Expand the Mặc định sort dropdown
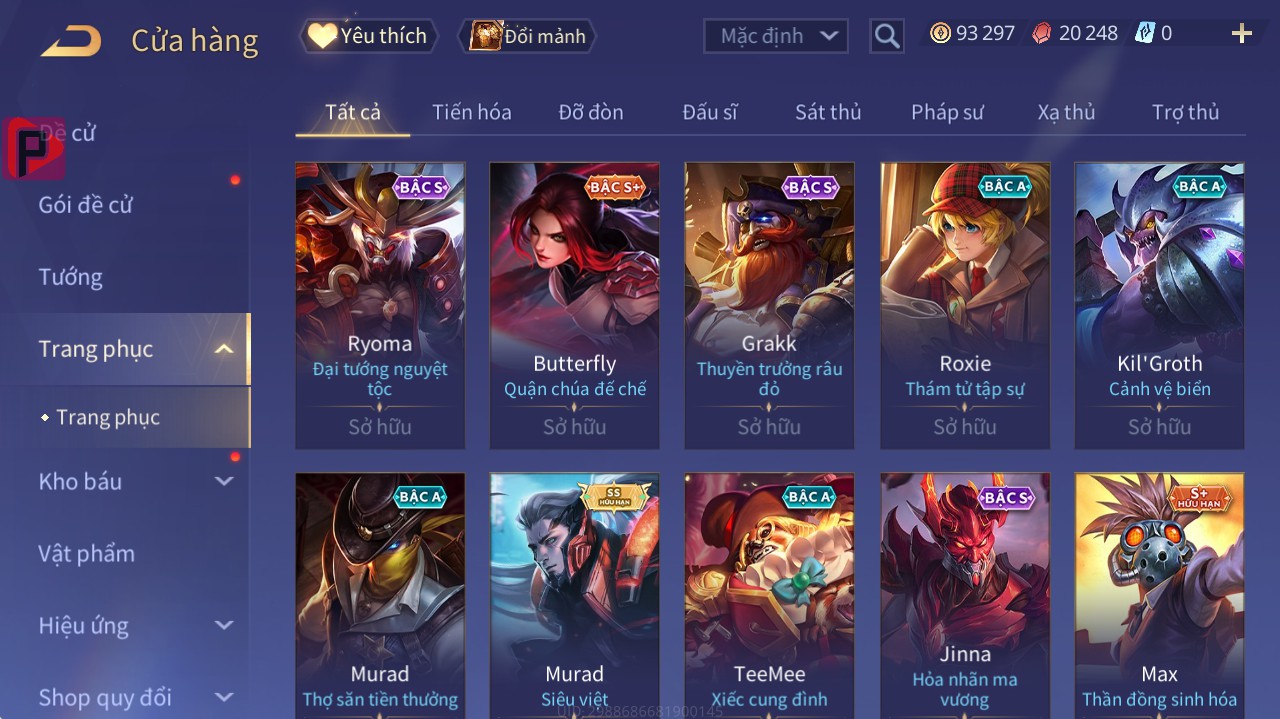Screen dimensions: 1280x719 click(776, 36)
